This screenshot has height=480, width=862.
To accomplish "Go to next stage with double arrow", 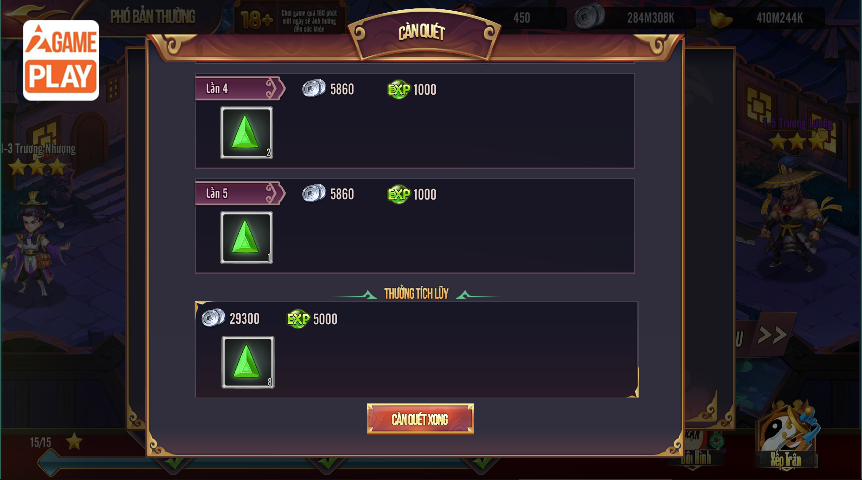I will point(771,335).
